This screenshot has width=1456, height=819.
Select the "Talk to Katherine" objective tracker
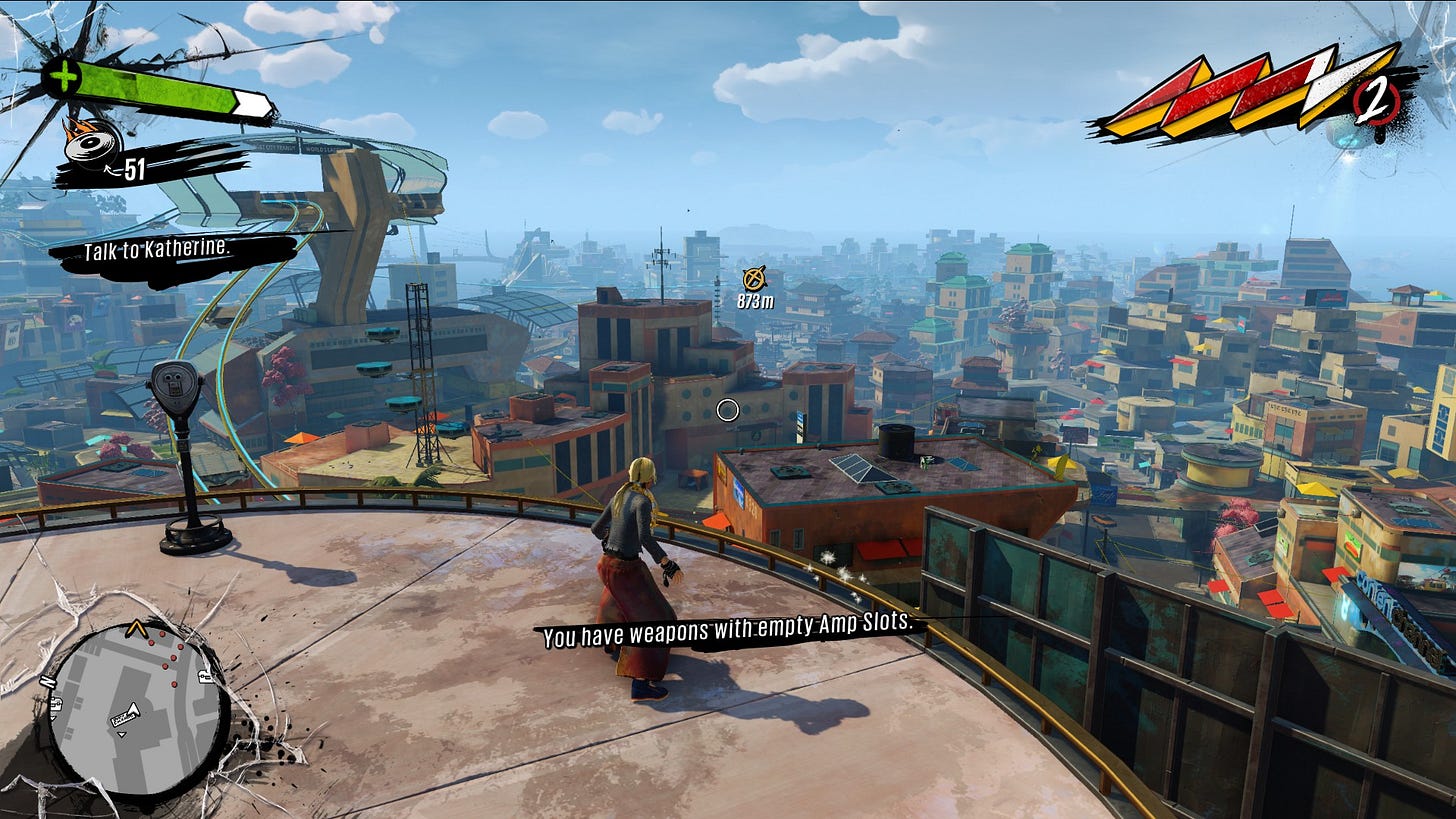[158, 251]
